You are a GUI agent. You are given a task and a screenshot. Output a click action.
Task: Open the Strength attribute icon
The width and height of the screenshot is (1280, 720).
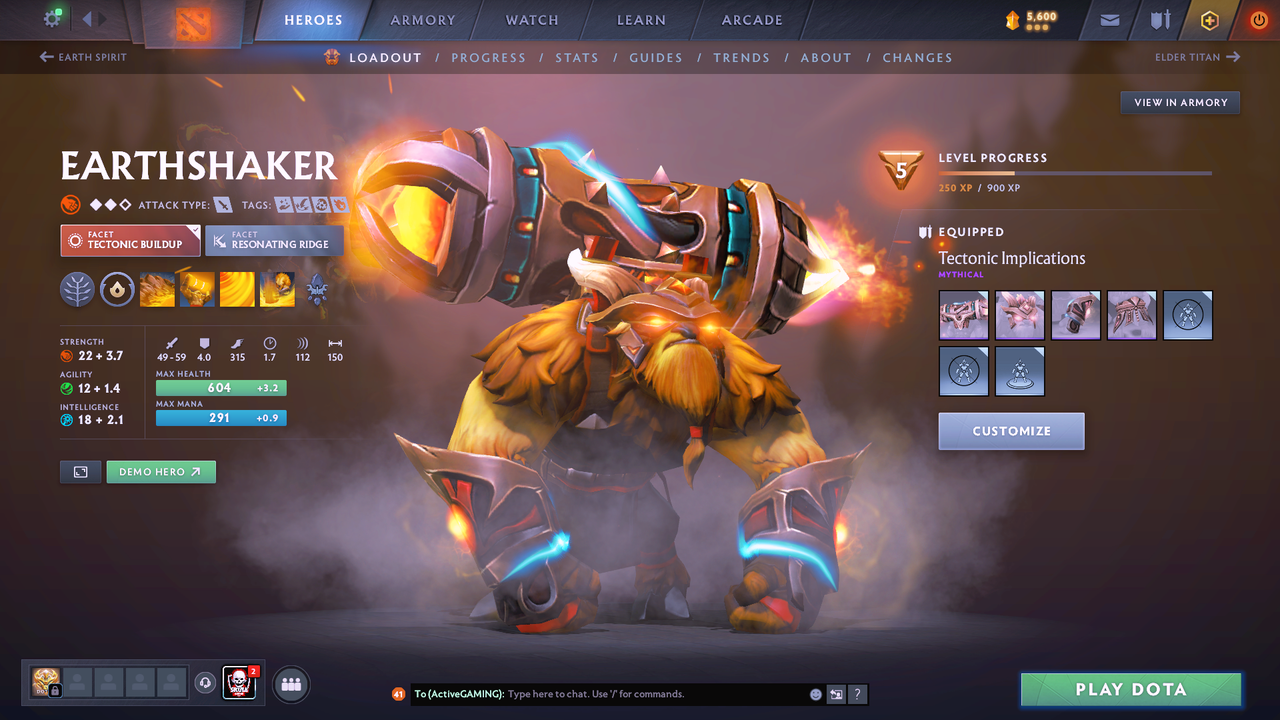click(66, 354)
